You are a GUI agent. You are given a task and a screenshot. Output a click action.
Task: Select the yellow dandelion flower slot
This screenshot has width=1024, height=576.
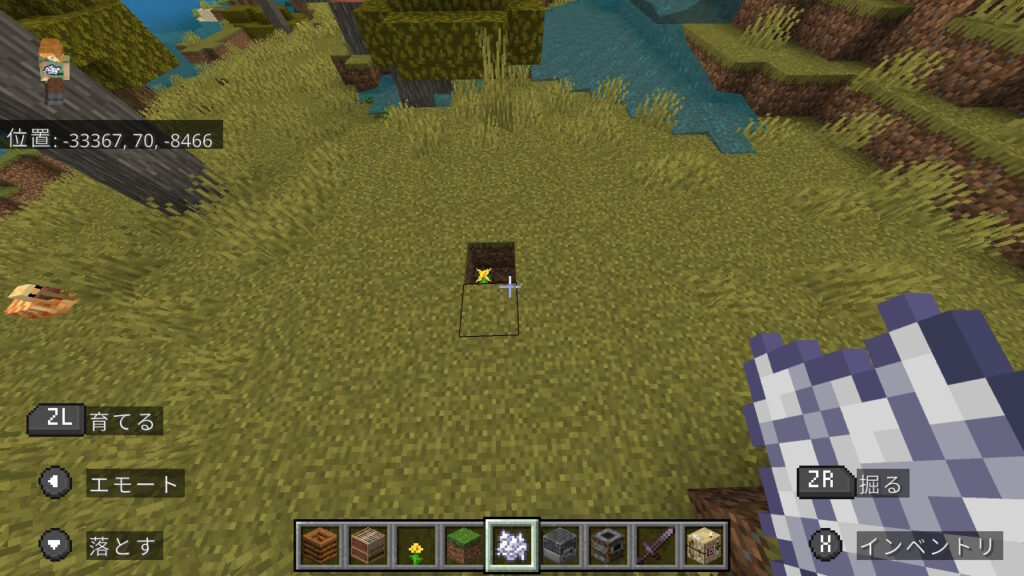(x=415, y=546)
